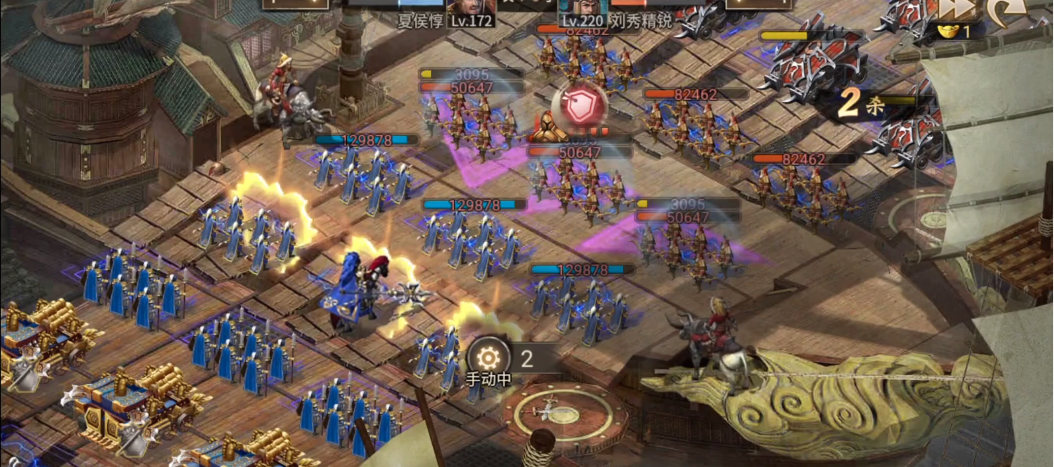Tap the red shield skill icon
Image resolution: width=1054 pixels, height=467 pixels.
(575, 106)
